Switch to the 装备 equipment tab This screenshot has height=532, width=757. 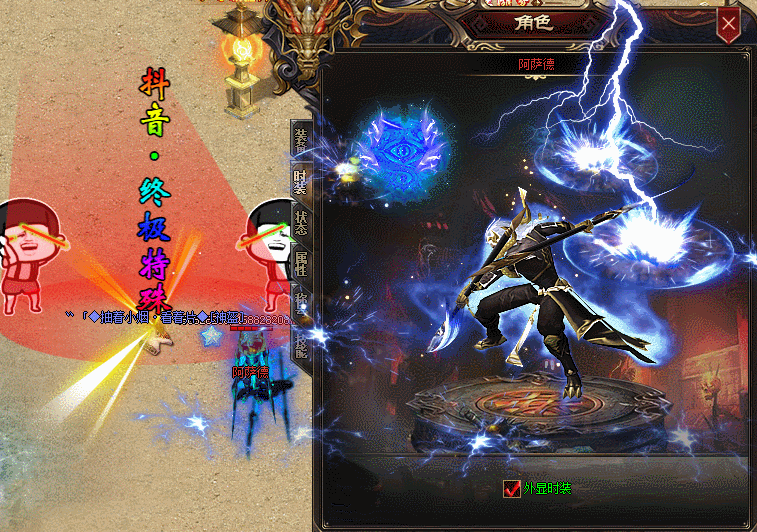(x=300, y=138)
